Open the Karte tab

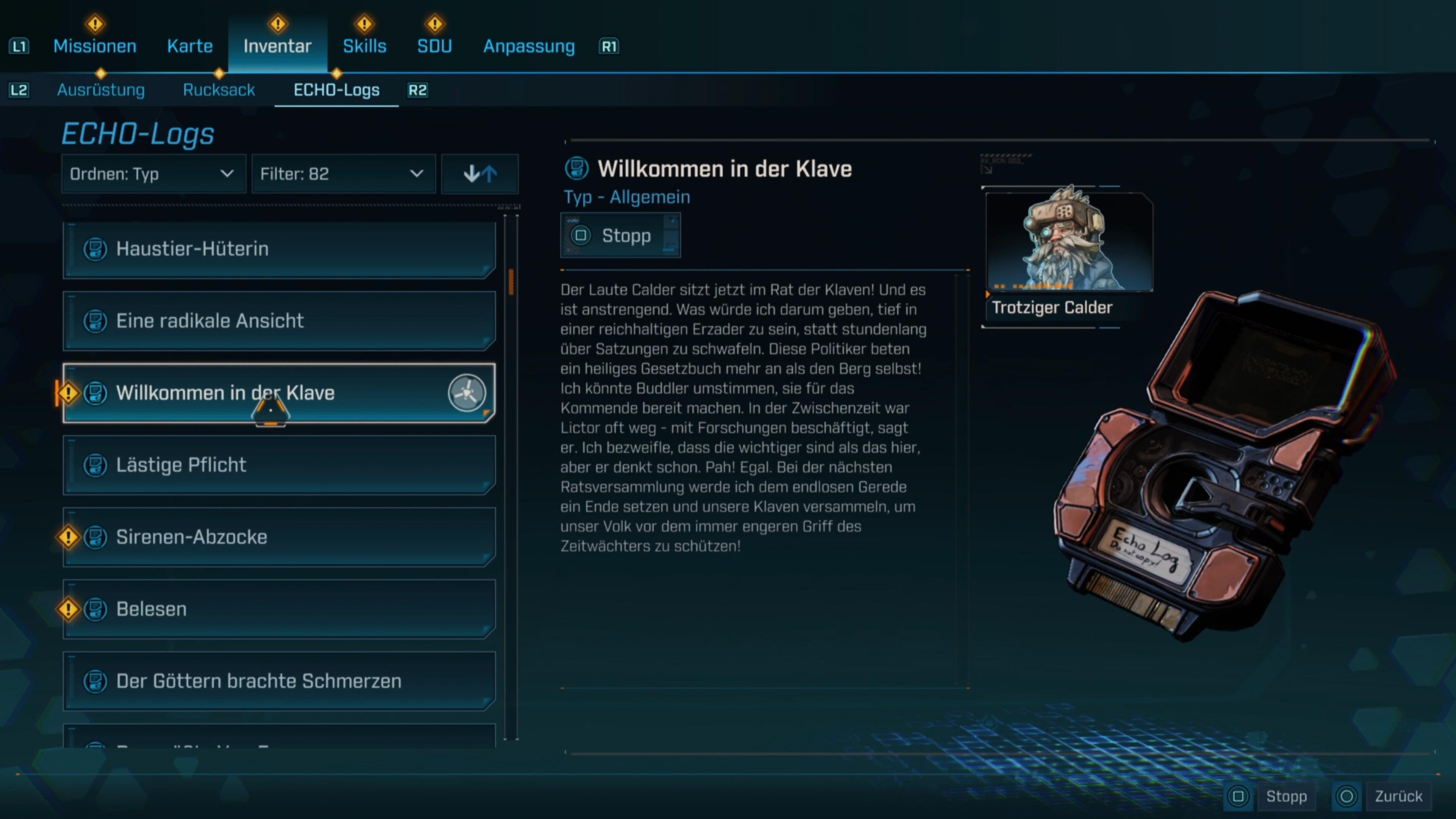click(189, 46)
